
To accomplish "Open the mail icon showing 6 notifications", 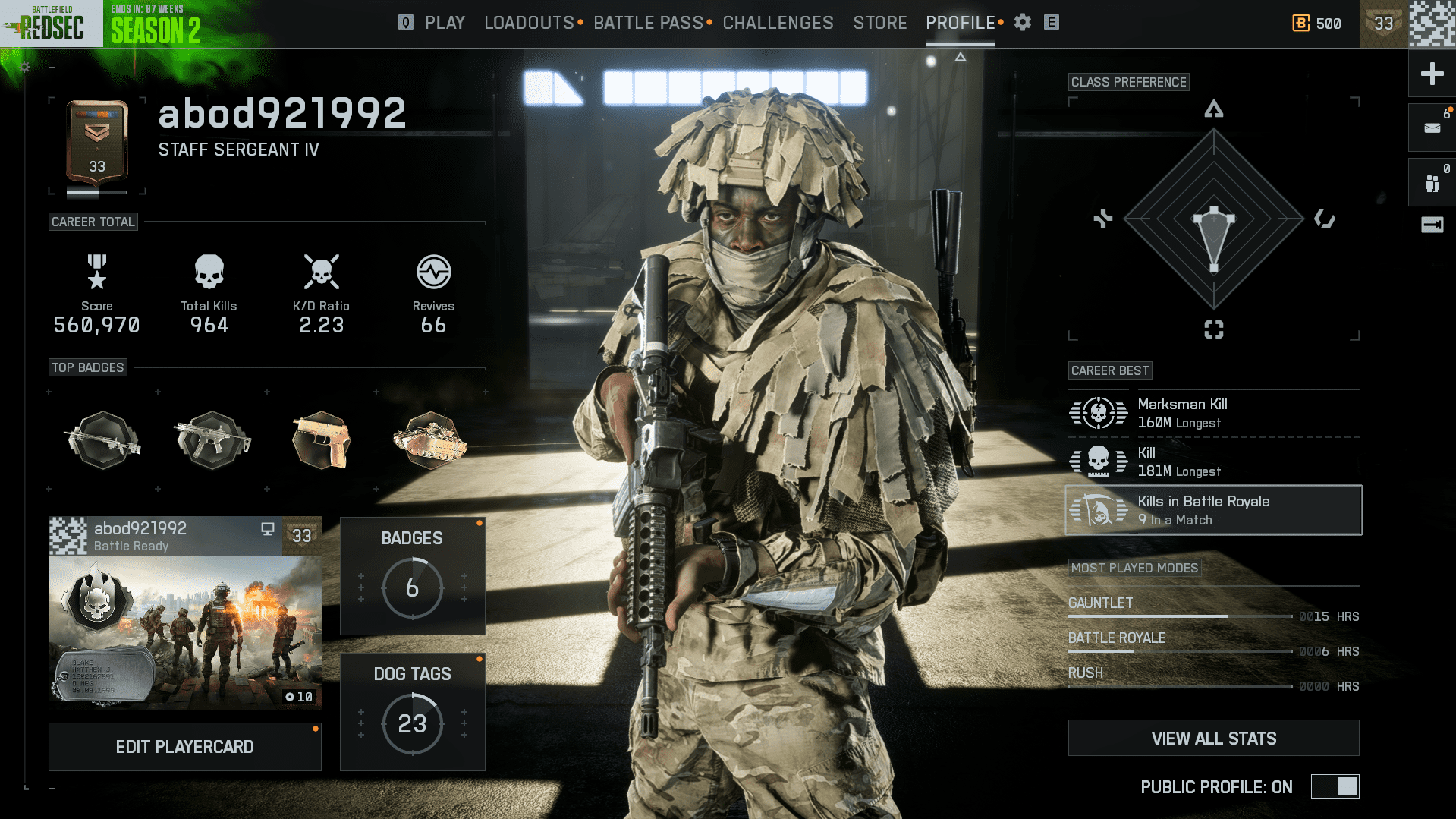I will point(1431,127).
